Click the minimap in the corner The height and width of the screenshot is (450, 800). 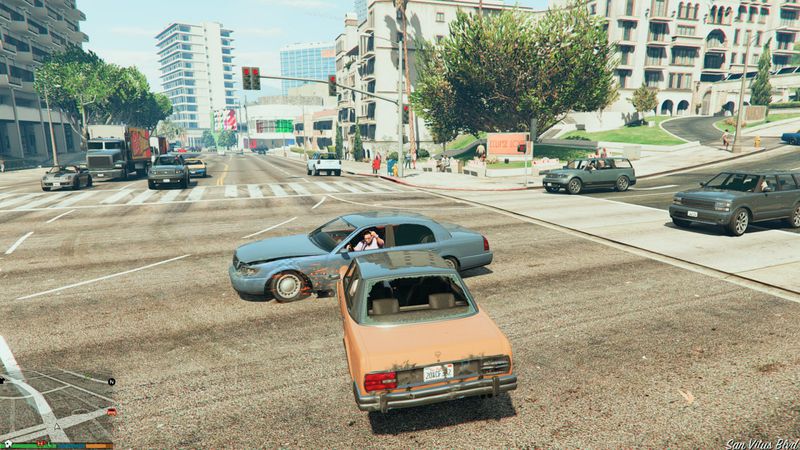57,395
